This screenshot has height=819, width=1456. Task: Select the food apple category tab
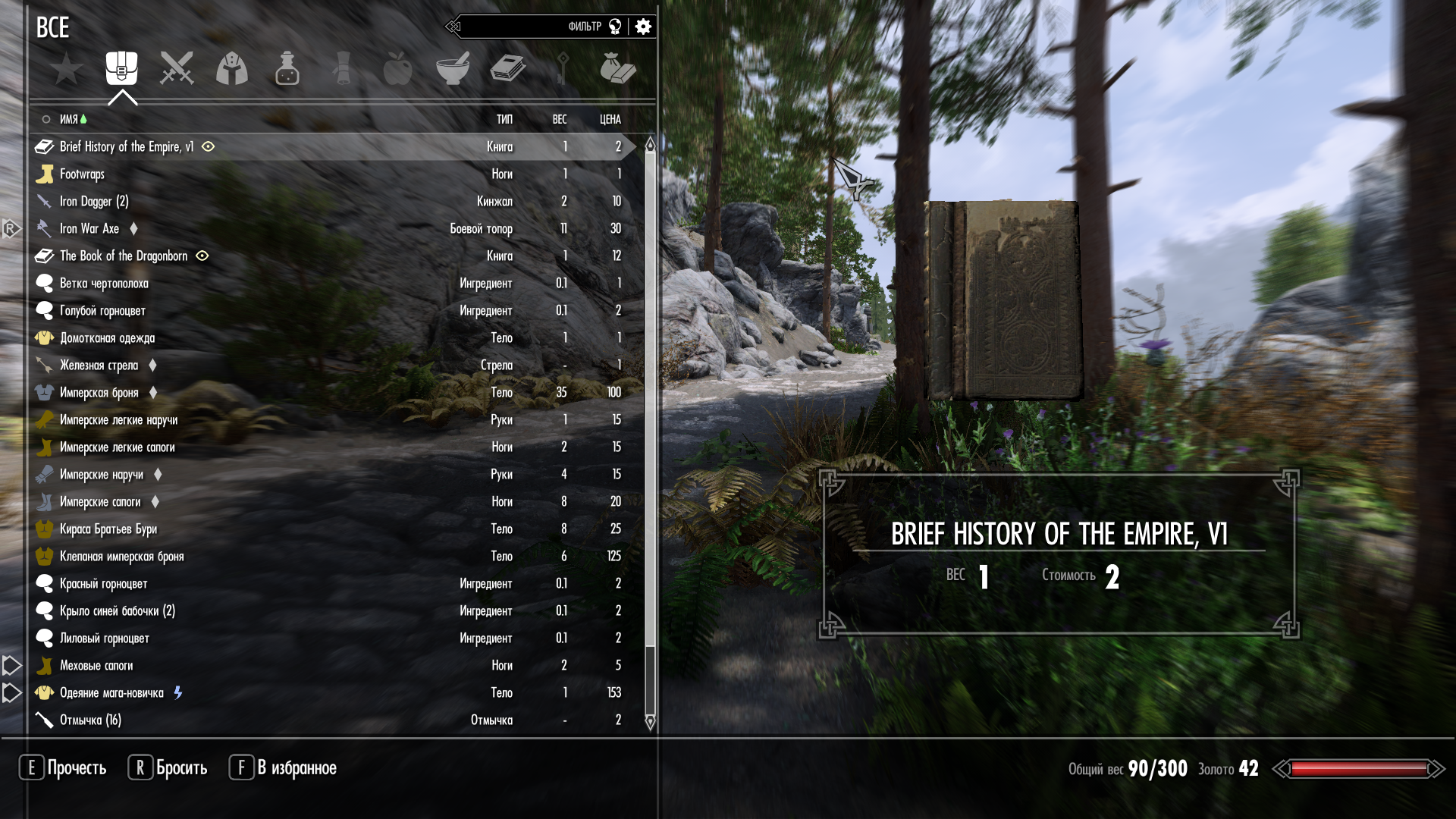point(397,69)
